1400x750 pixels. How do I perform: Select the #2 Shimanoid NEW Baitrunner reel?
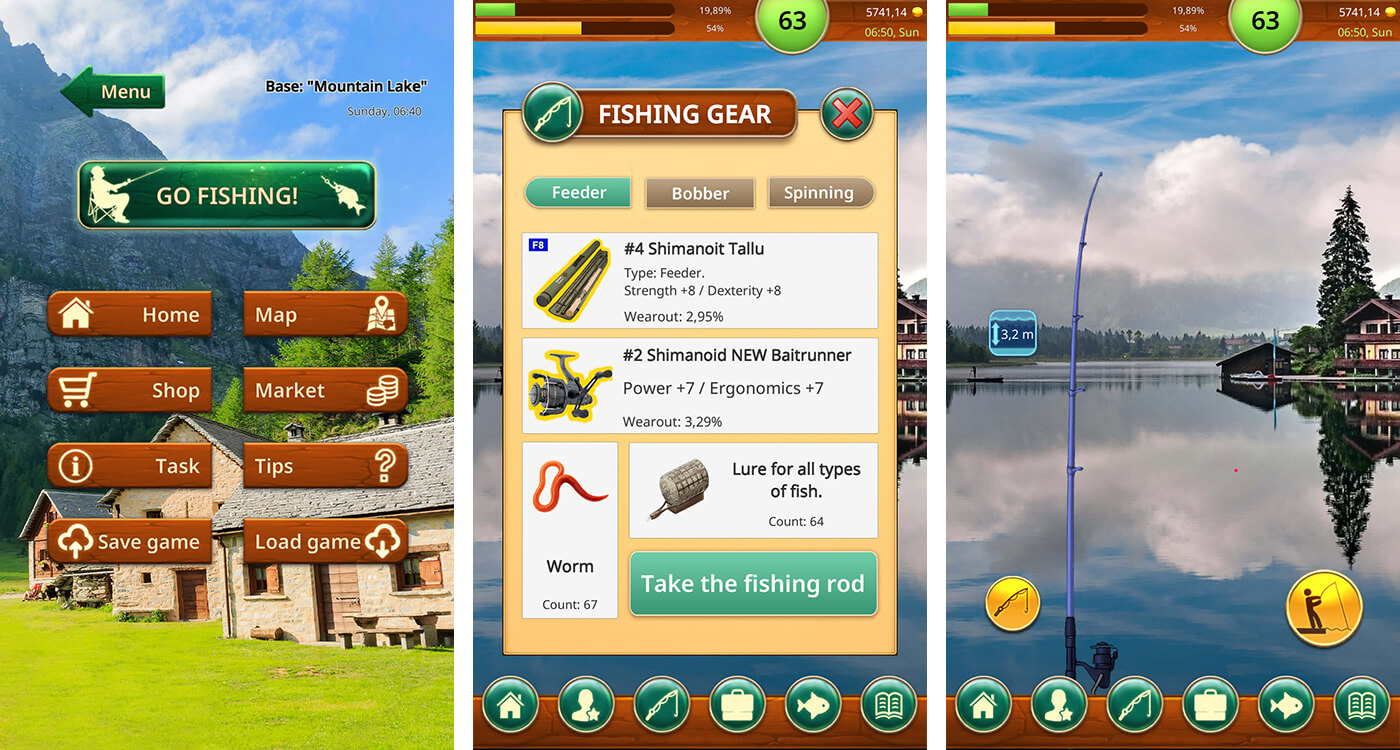[x=698, y=386]
